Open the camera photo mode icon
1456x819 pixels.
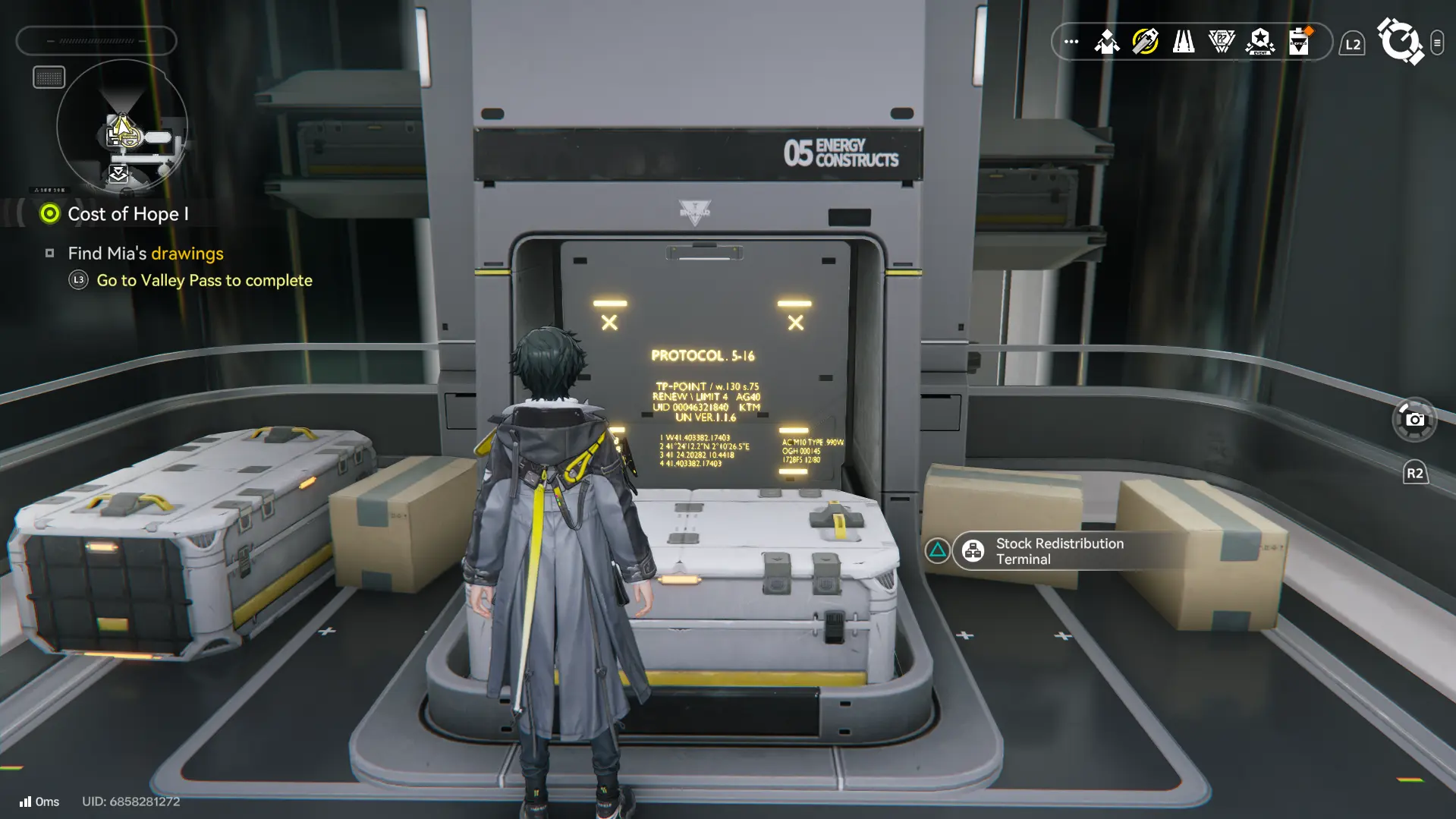pos(1414,419)
